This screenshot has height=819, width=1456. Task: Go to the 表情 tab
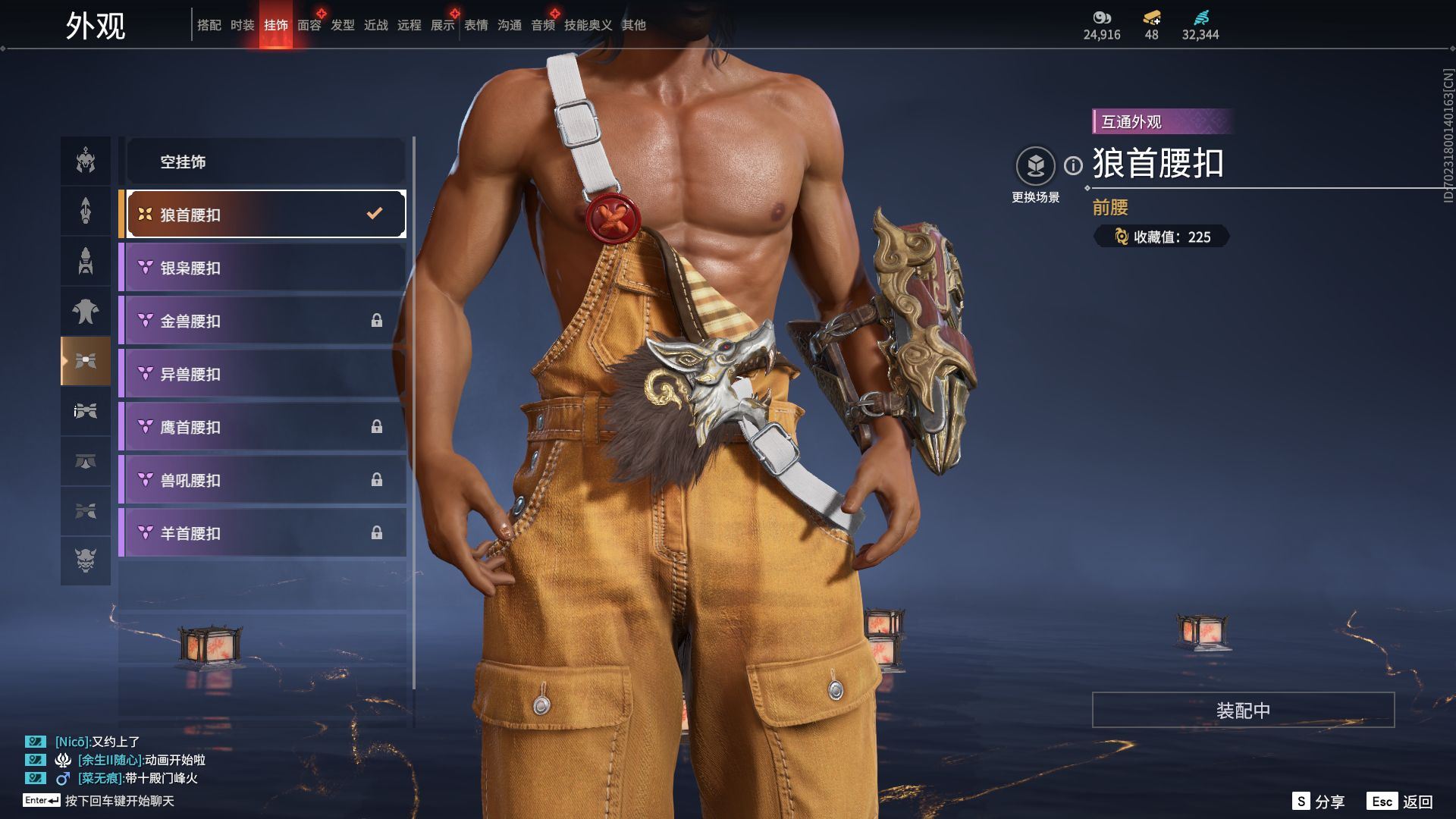[475, 25]
